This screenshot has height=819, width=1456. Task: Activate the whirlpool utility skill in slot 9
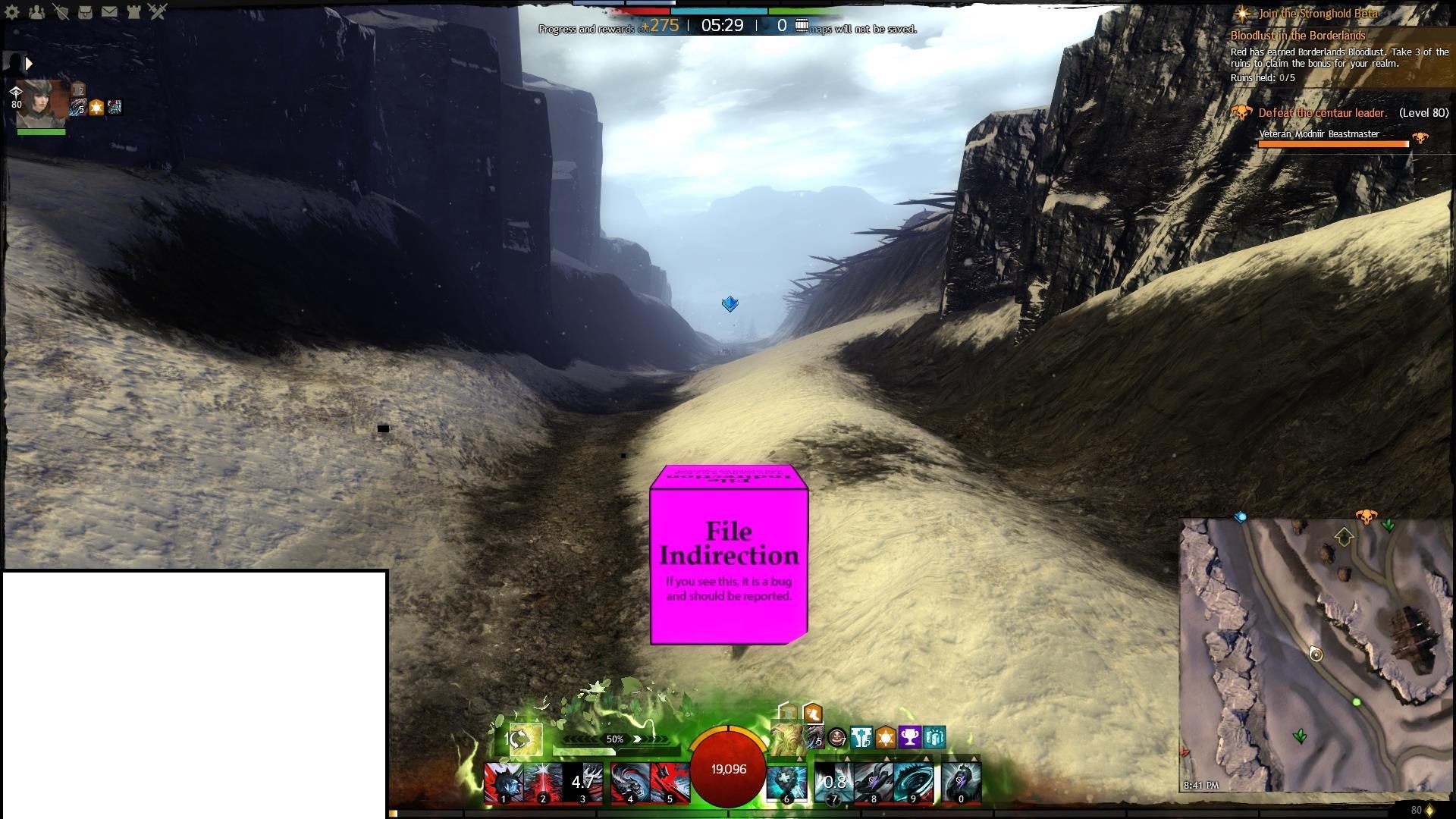(x=914, y=783)
